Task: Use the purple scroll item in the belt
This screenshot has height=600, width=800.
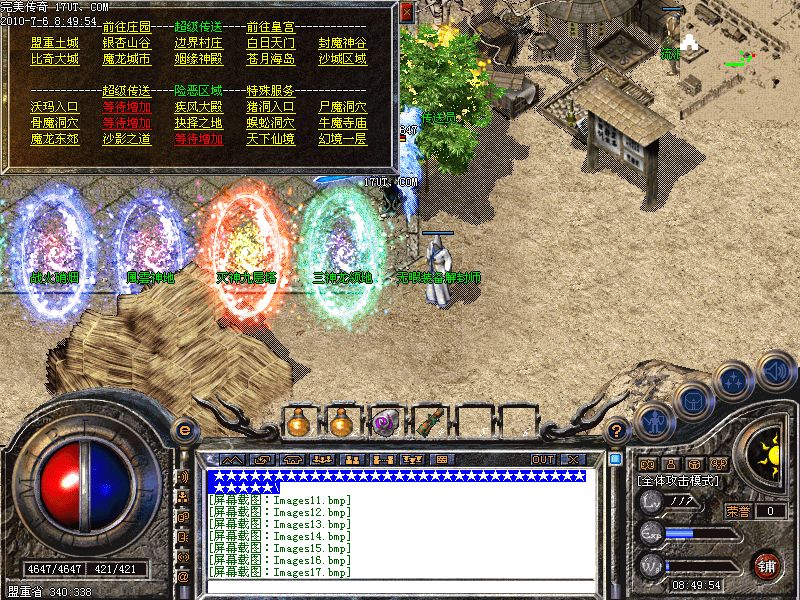Action: [x=385, y=423]
